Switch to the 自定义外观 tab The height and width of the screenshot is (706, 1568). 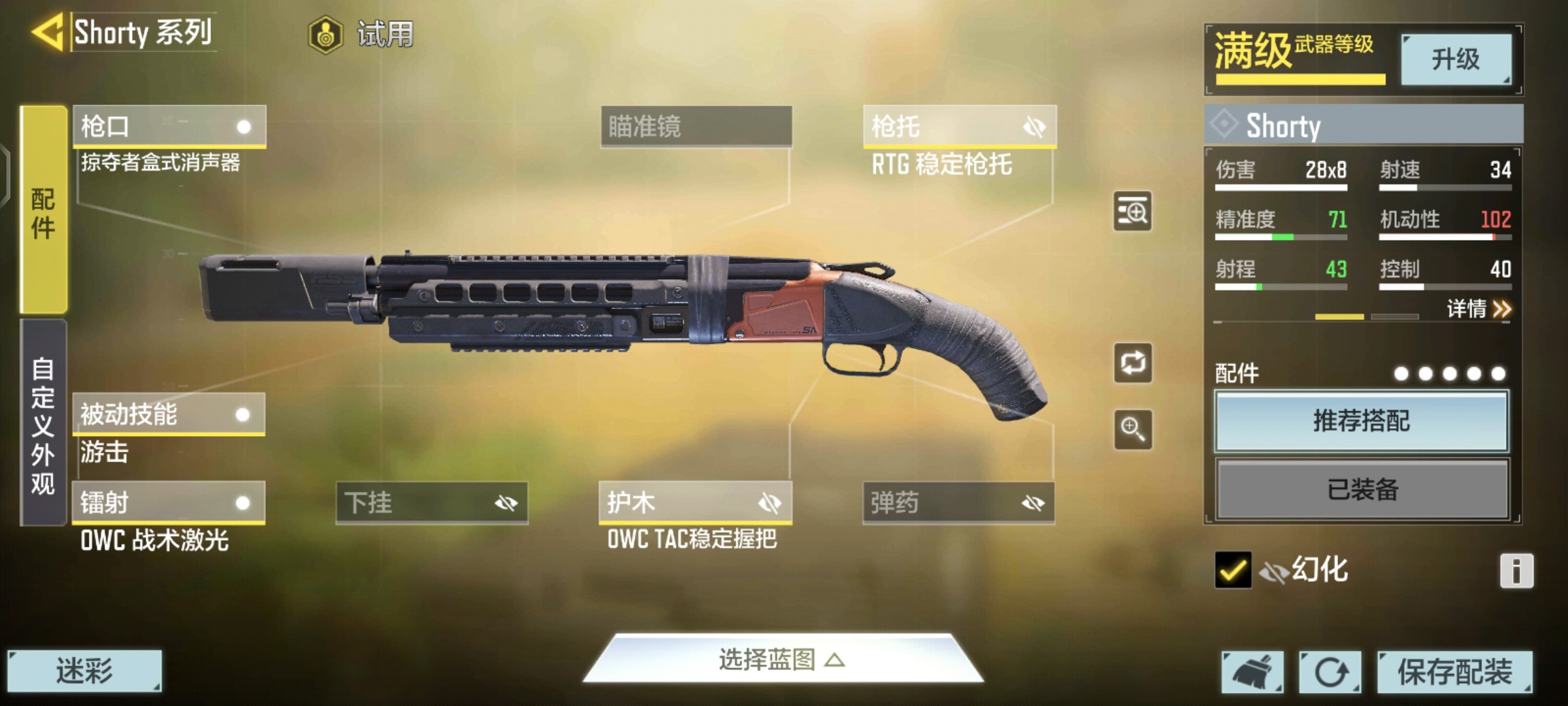pos(43,424)
